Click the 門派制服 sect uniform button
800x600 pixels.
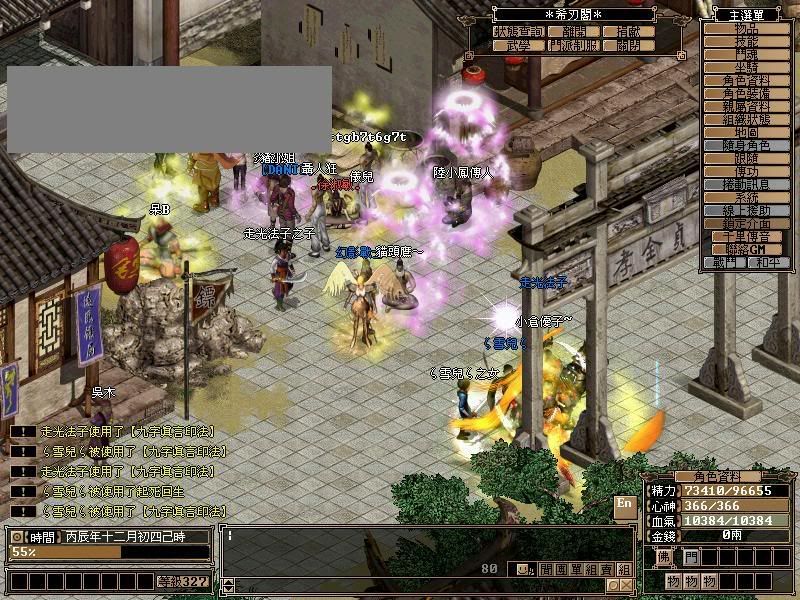tap(574, 46)
